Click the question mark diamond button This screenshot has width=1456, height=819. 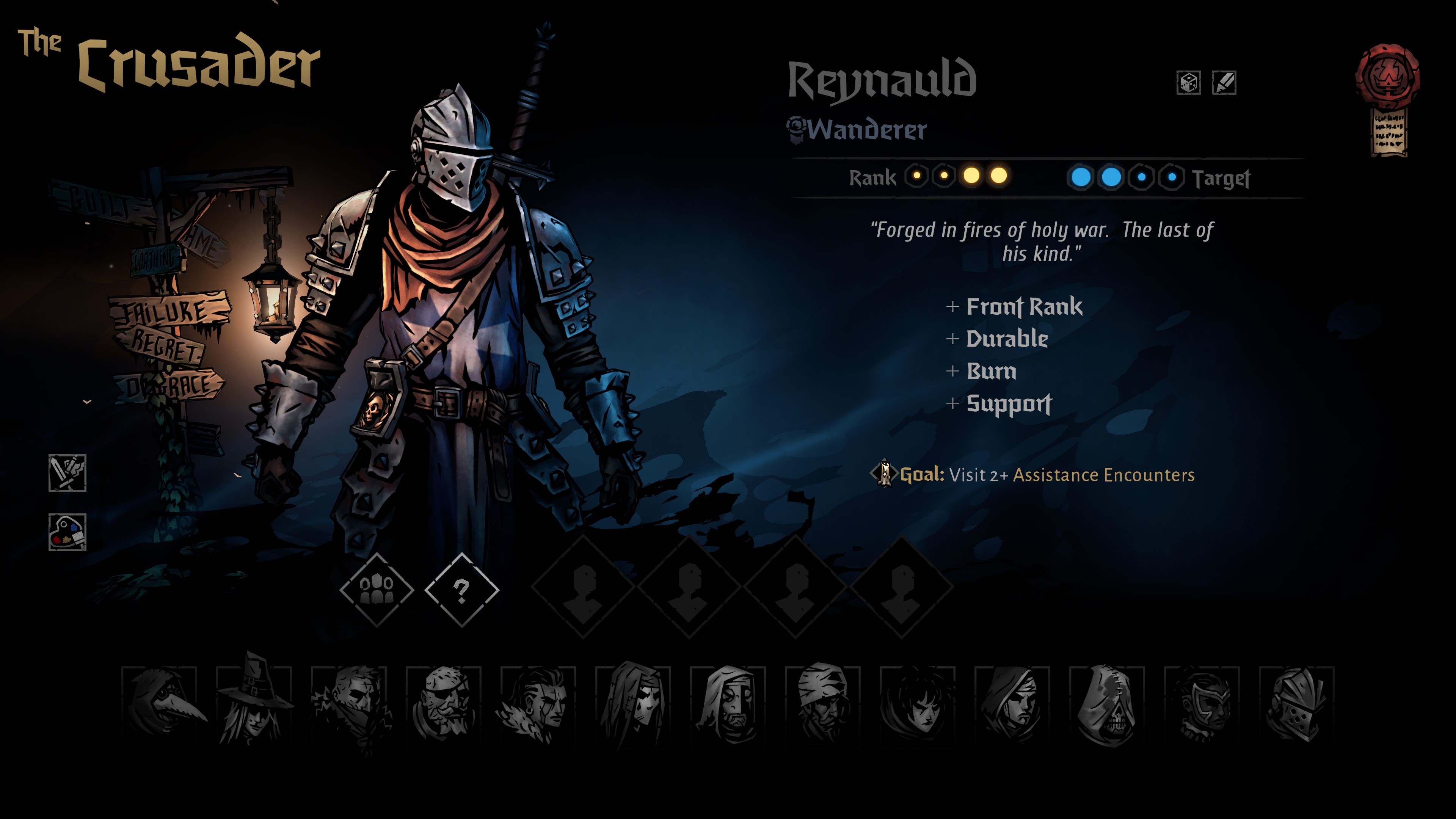tap(461, 590)
